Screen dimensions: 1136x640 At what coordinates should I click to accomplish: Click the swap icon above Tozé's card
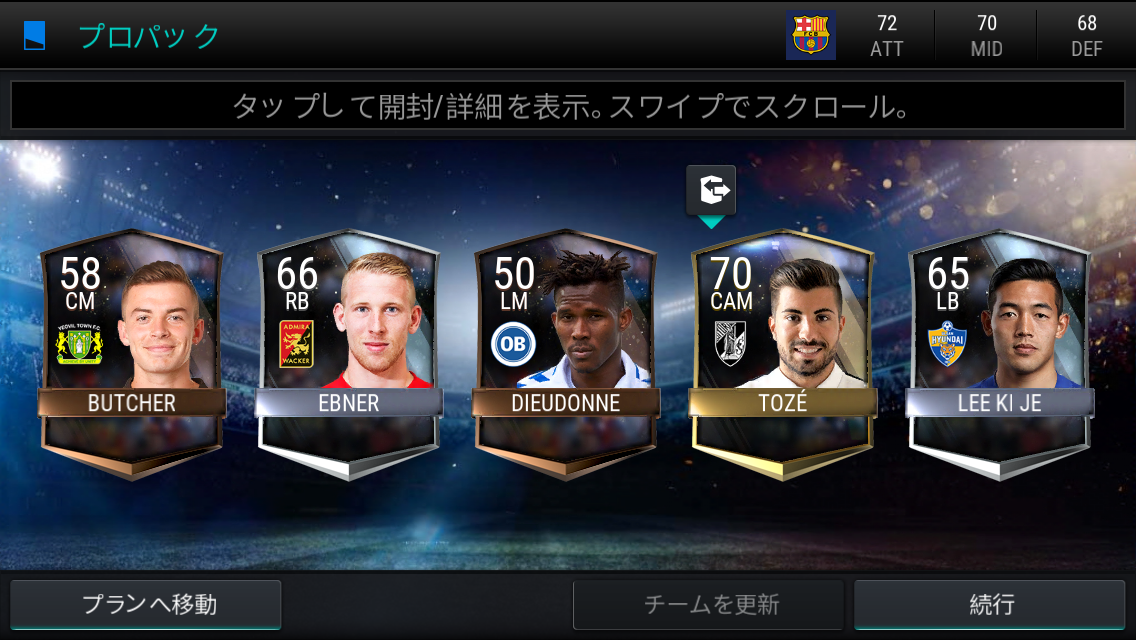711,188
